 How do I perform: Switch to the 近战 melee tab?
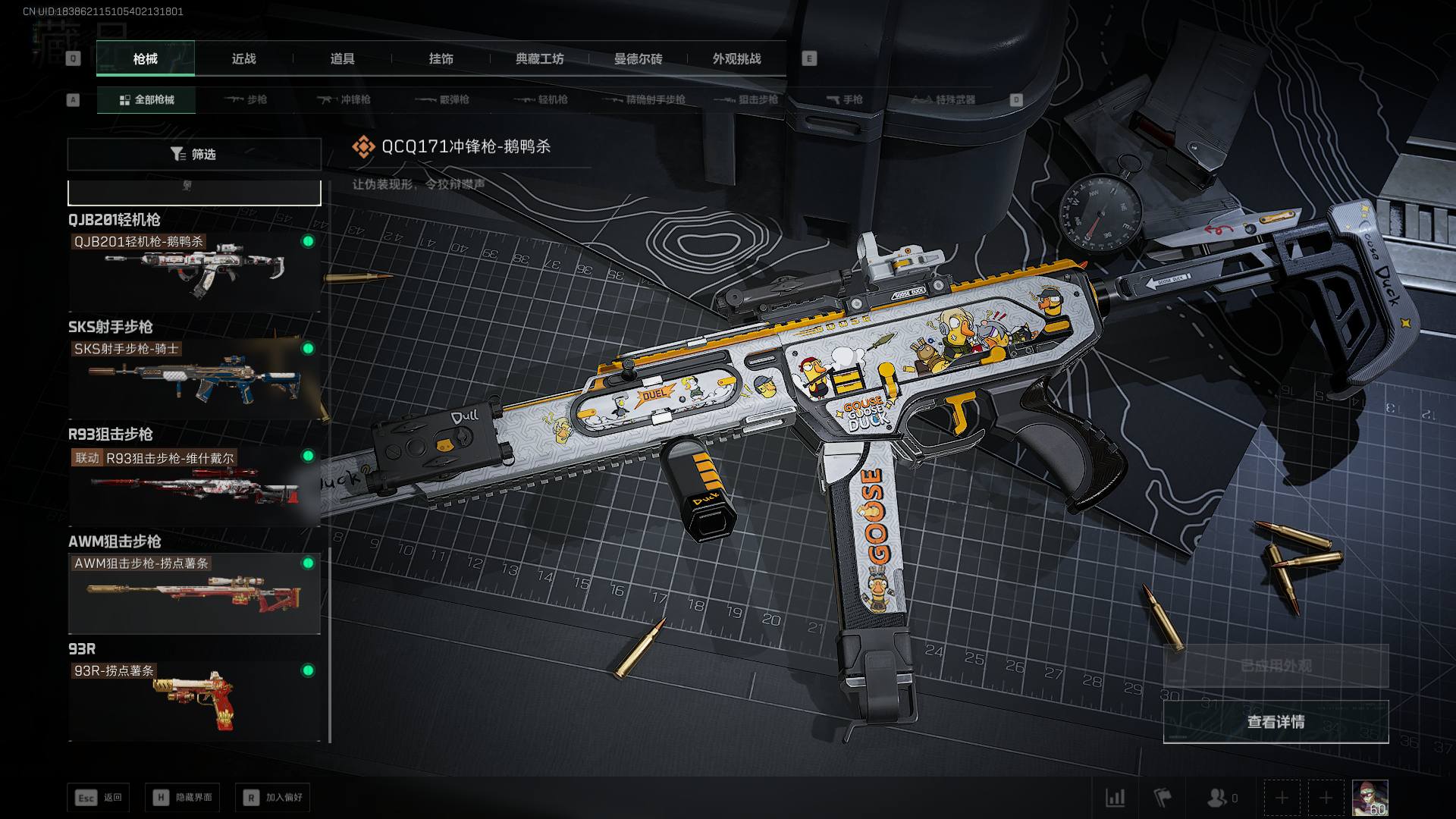pos(243,59)
